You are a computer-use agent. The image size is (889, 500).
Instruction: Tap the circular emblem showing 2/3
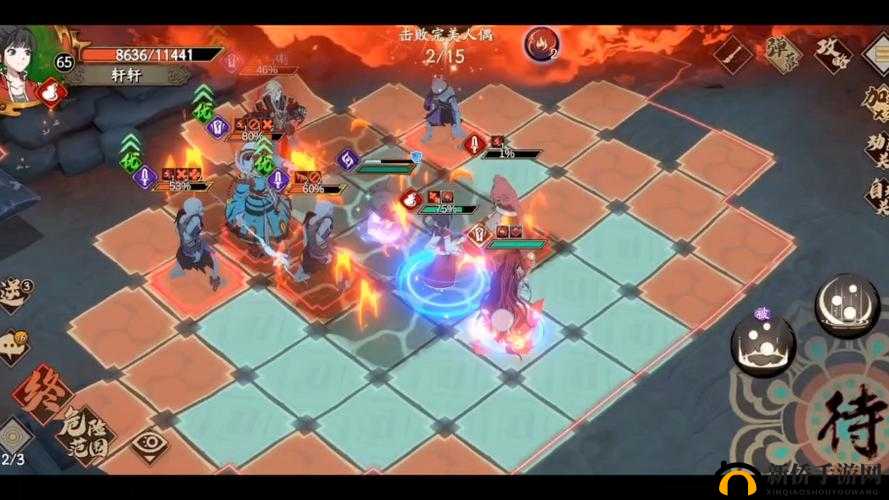[x=14, y=439]
